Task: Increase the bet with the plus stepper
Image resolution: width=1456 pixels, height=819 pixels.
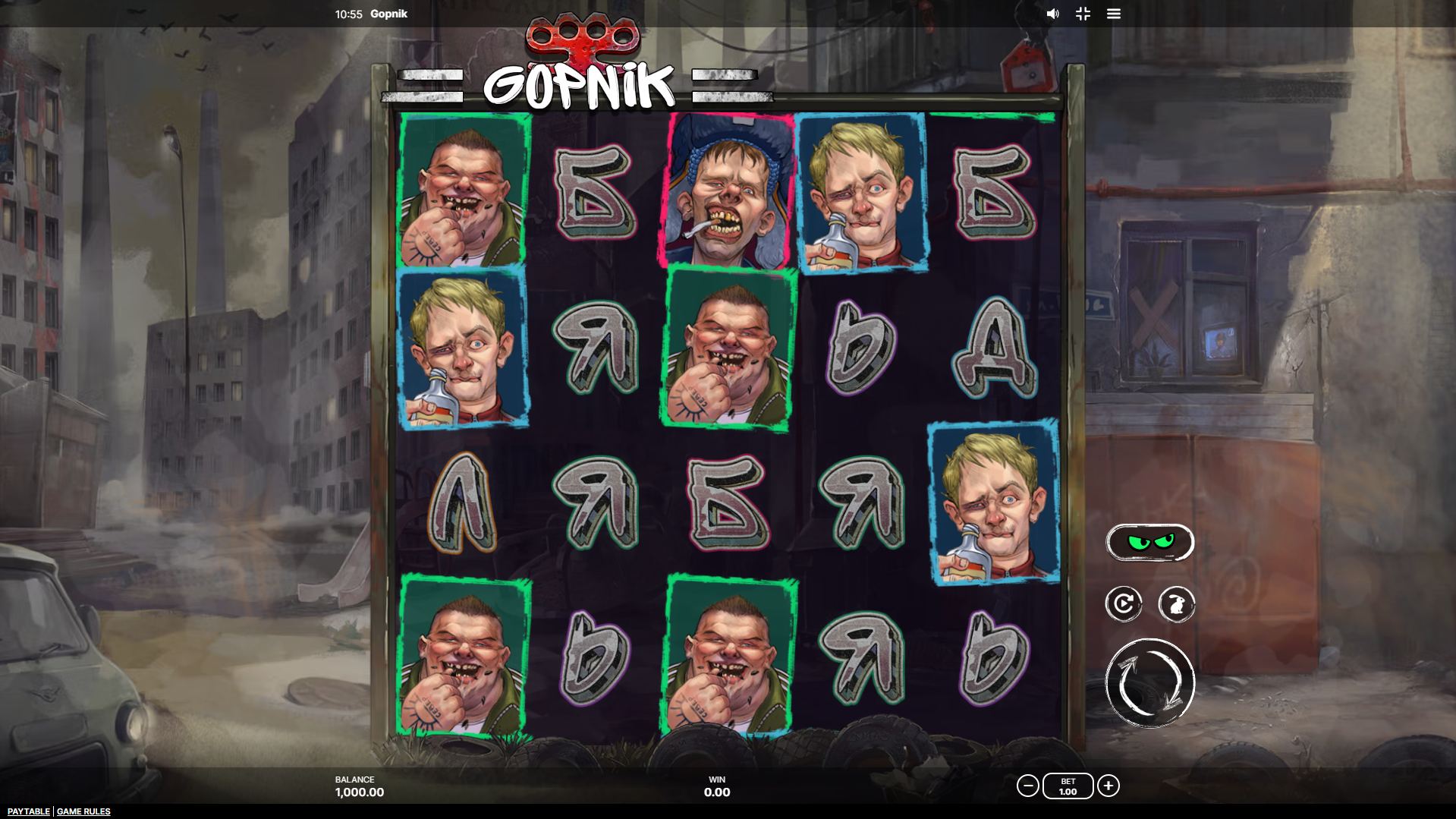Action: 1108,786
